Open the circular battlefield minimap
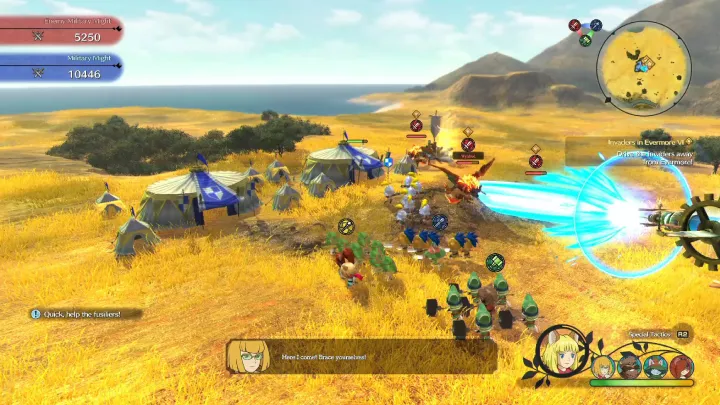This screenshot has height=405, width=720. (x=643, y=68)
